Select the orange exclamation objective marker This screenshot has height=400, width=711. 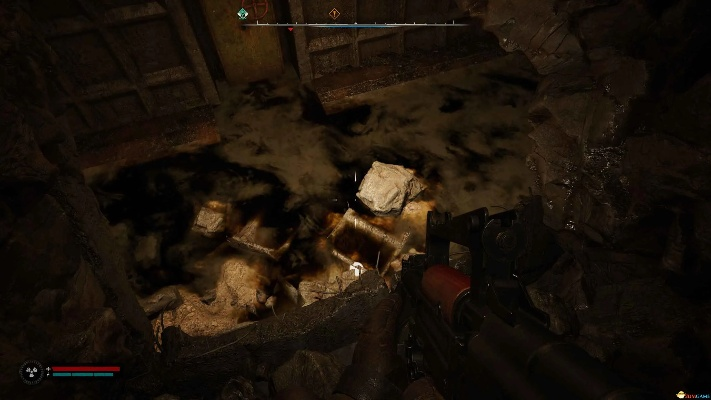click(334, 13)
